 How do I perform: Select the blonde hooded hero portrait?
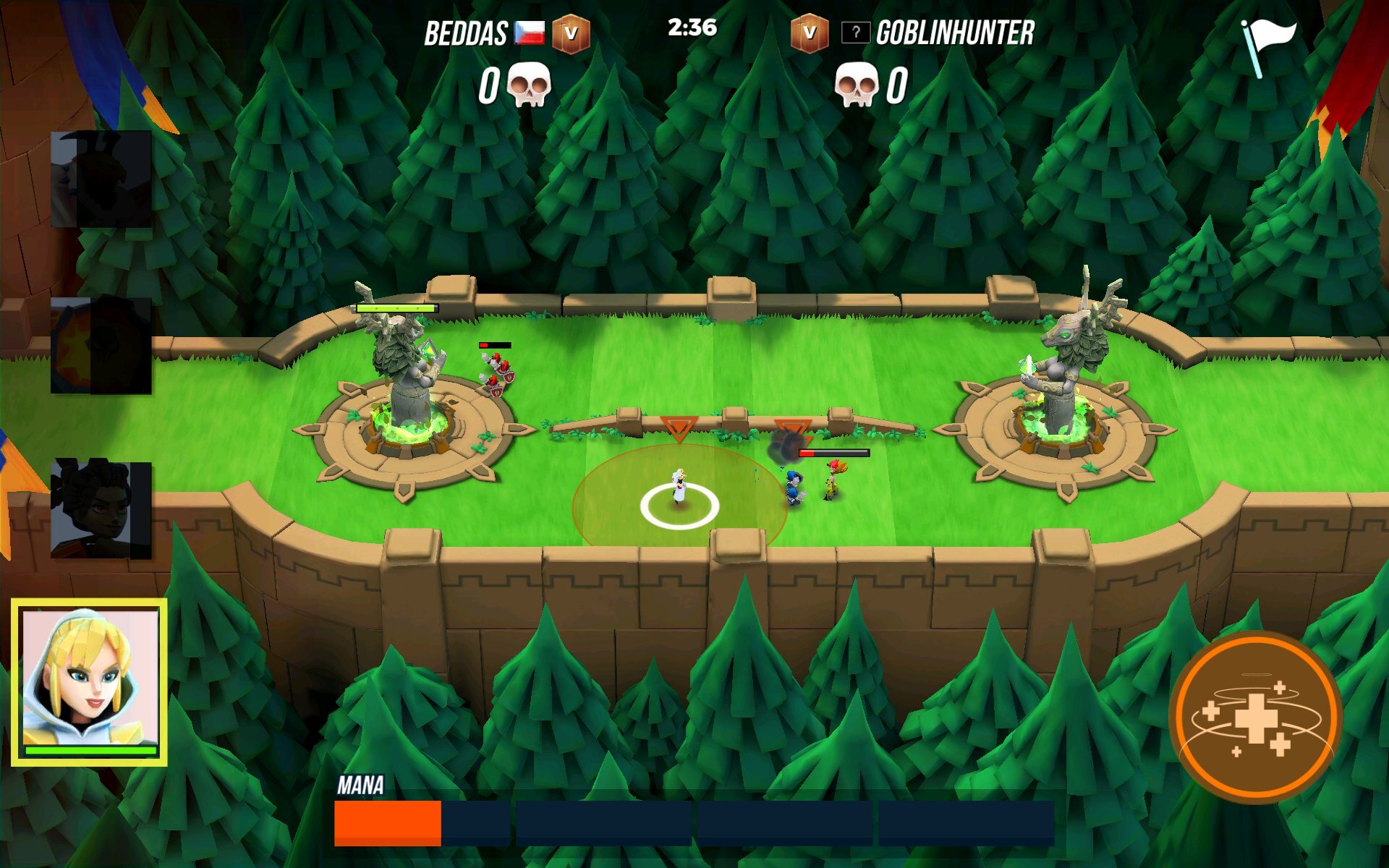point(90,681)
